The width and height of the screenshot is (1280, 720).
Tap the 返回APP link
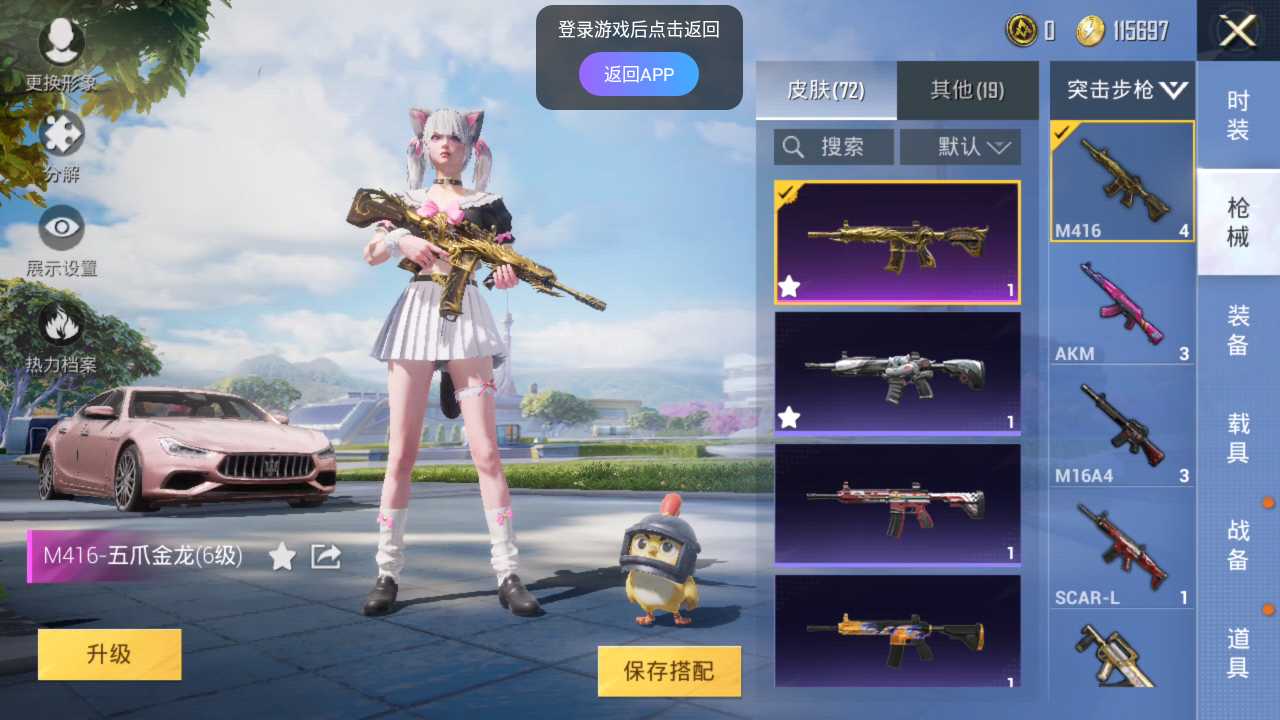coord(639,74)
